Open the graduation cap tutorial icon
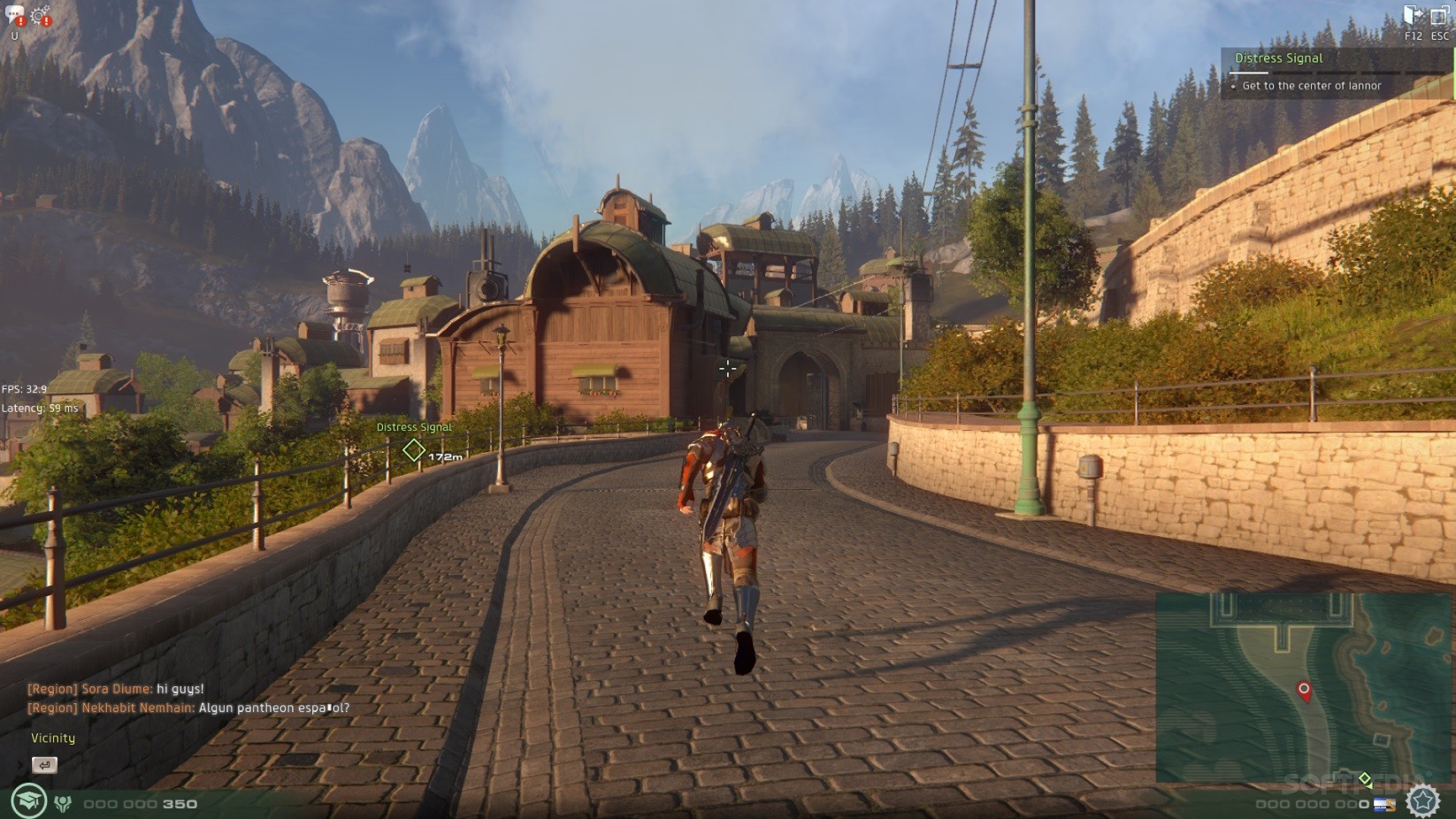Image resolution: width=1456 pixels, height=819 pixels. 28,801
